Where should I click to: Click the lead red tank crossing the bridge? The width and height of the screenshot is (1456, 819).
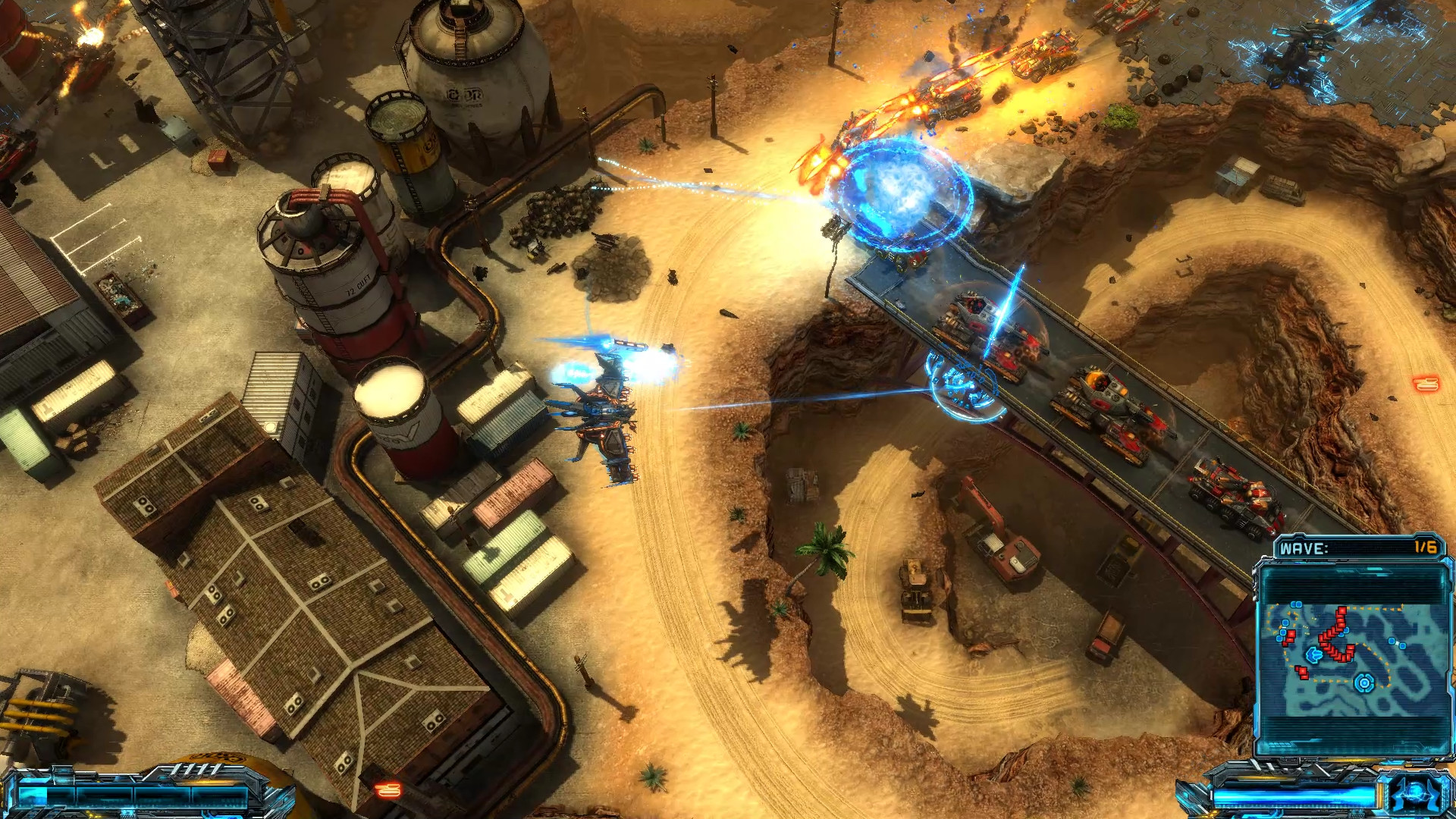click(978, 318)
